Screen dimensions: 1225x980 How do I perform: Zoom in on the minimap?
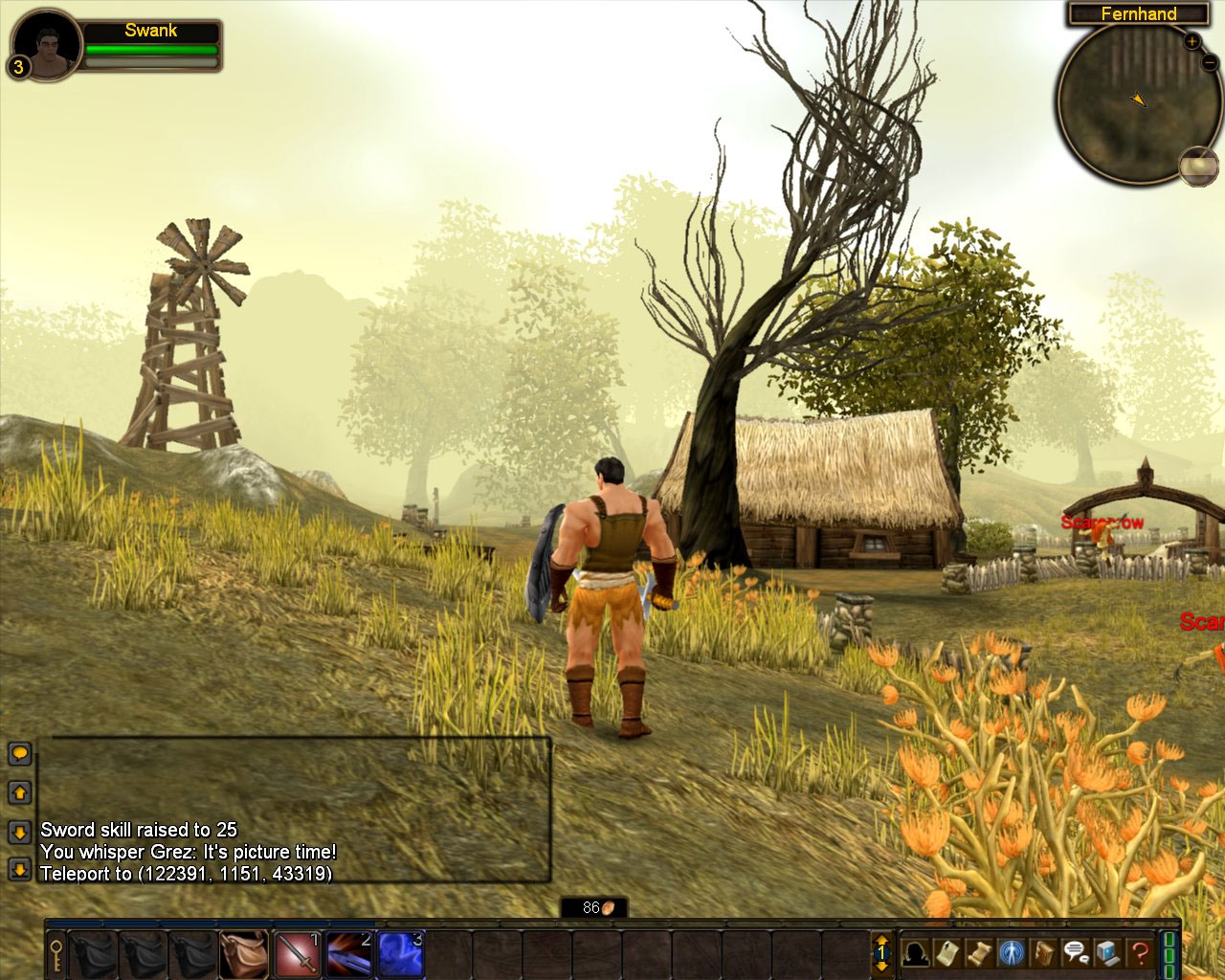[1192, 41]
